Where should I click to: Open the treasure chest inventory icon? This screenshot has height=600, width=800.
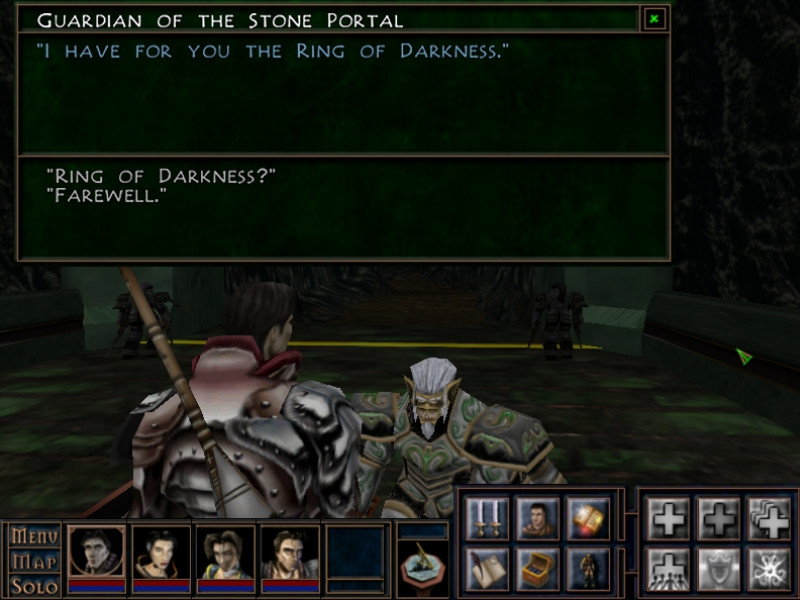(x=538, y=569)
